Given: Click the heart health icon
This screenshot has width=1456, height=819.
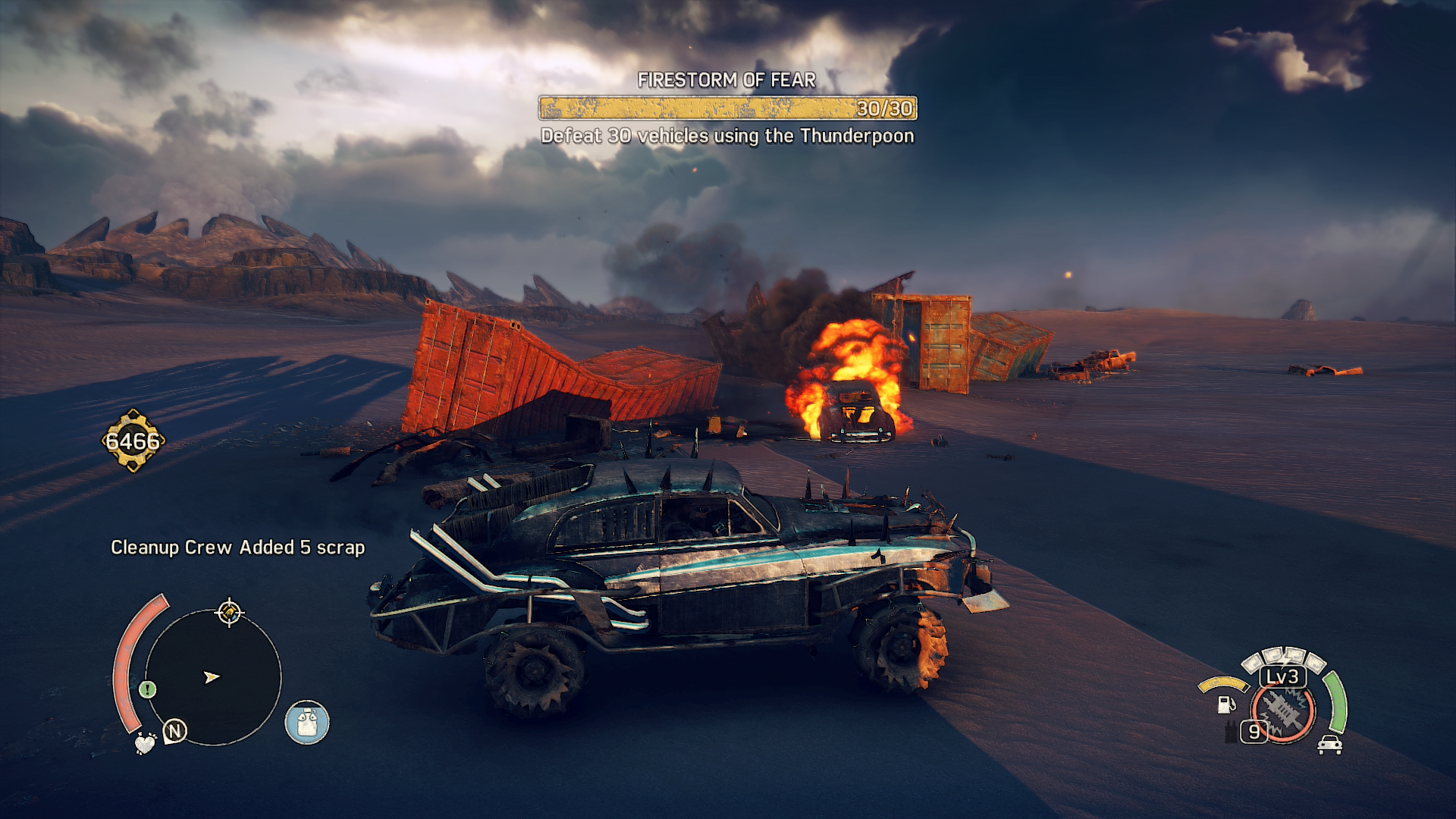Looking at the screenshot, I should click(144, 743).
